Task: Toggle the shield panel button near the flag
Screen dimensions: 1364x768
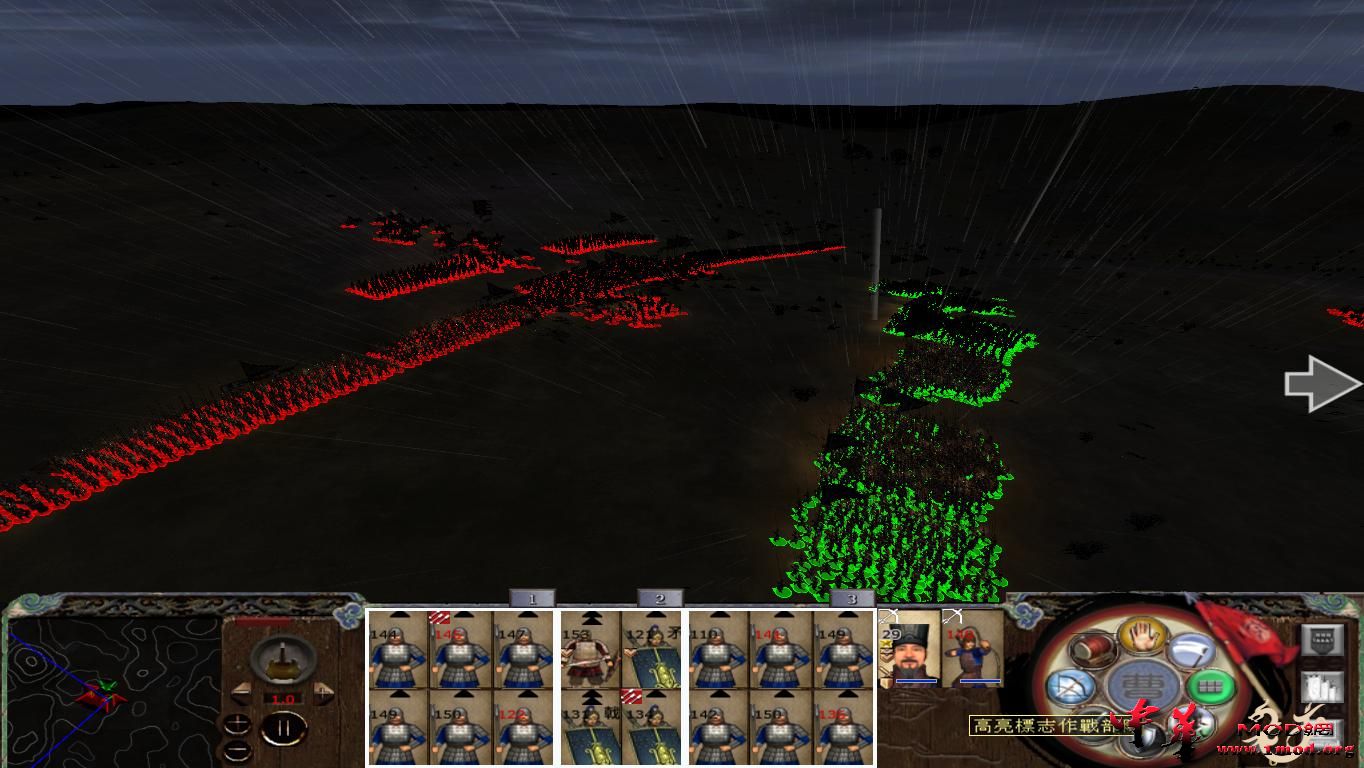Action: 1322,641
